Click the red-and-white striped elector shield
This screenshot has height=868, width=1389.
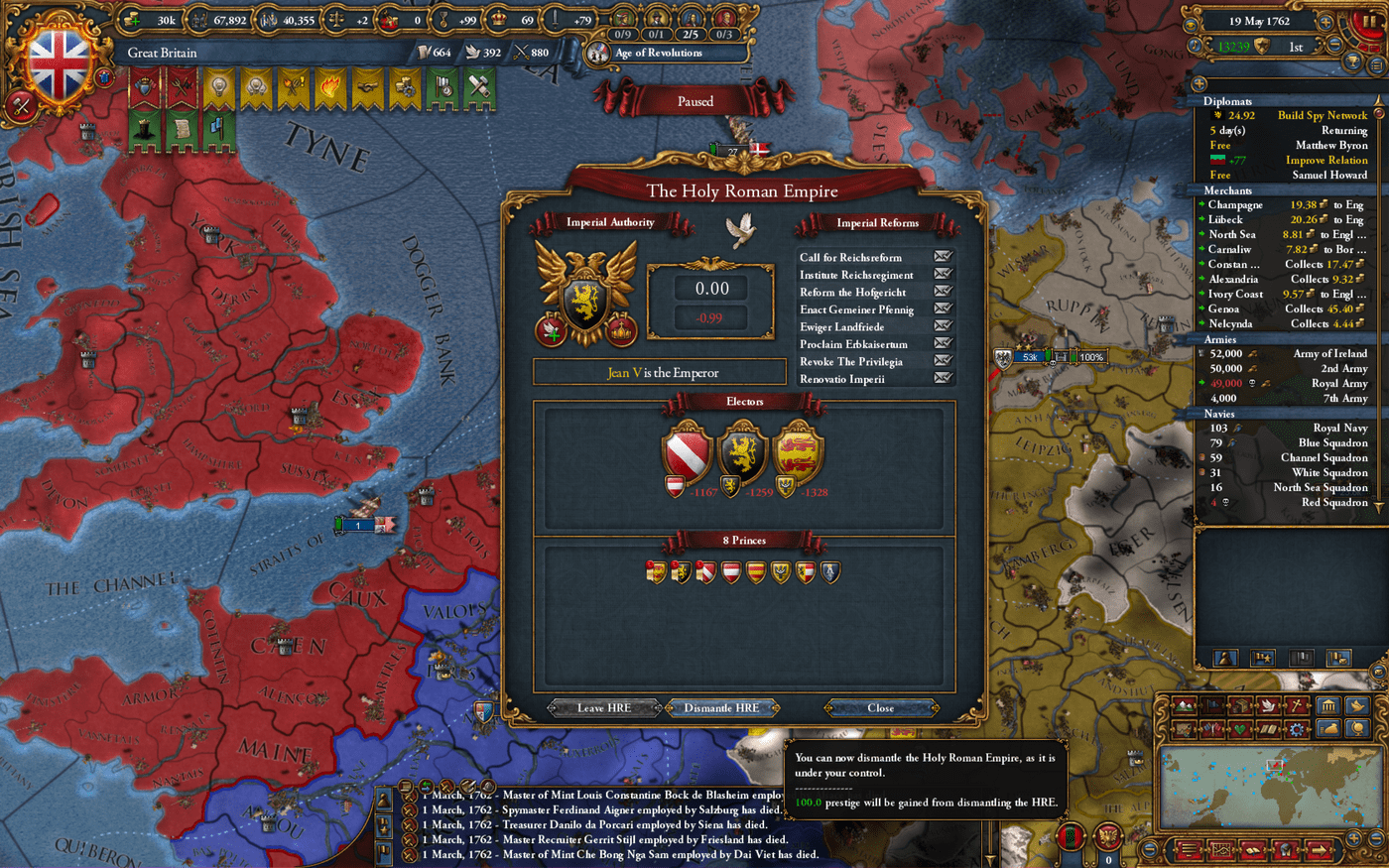[x=687, y=452]
